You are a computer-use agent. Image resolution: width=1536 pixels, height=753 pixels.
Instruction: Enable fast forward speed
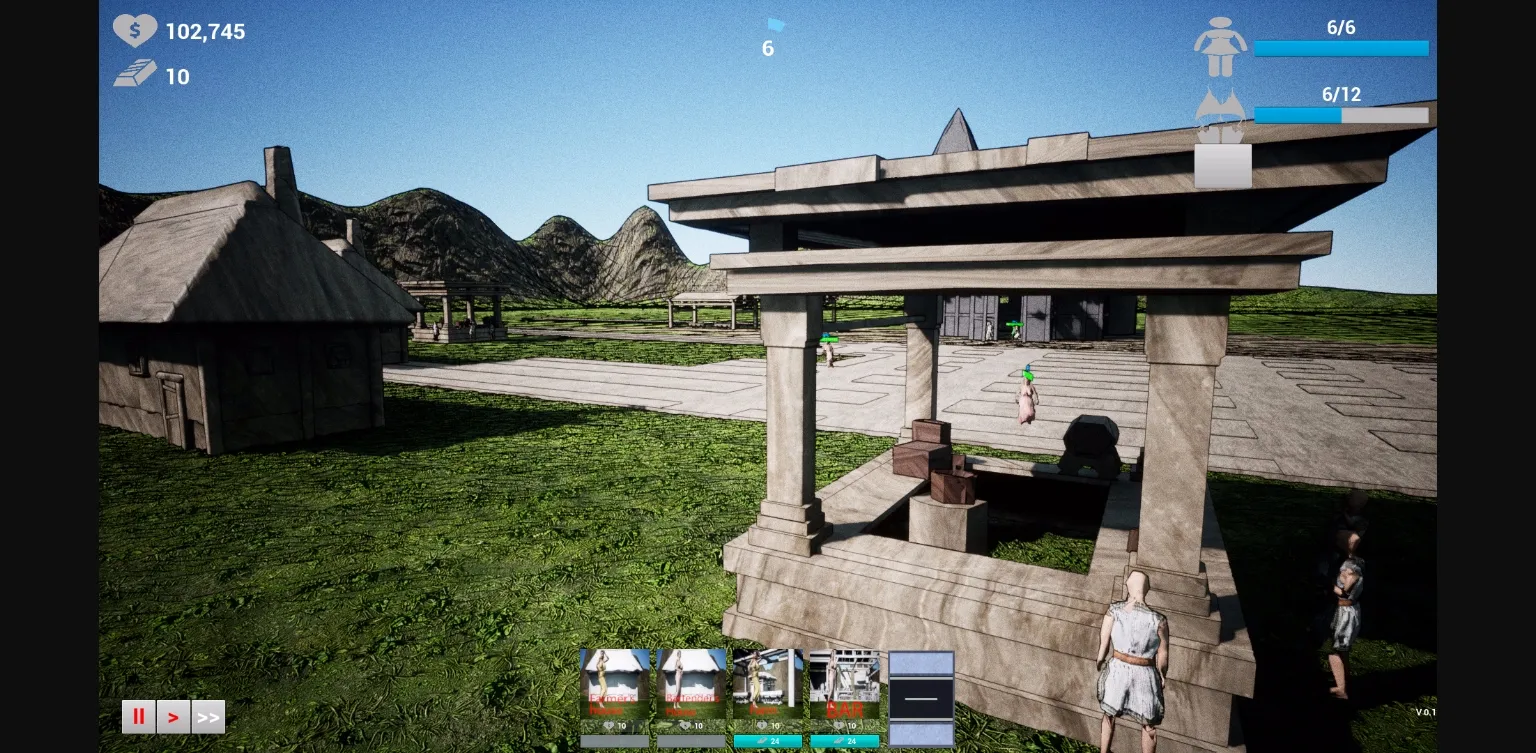tap(208, 717)
